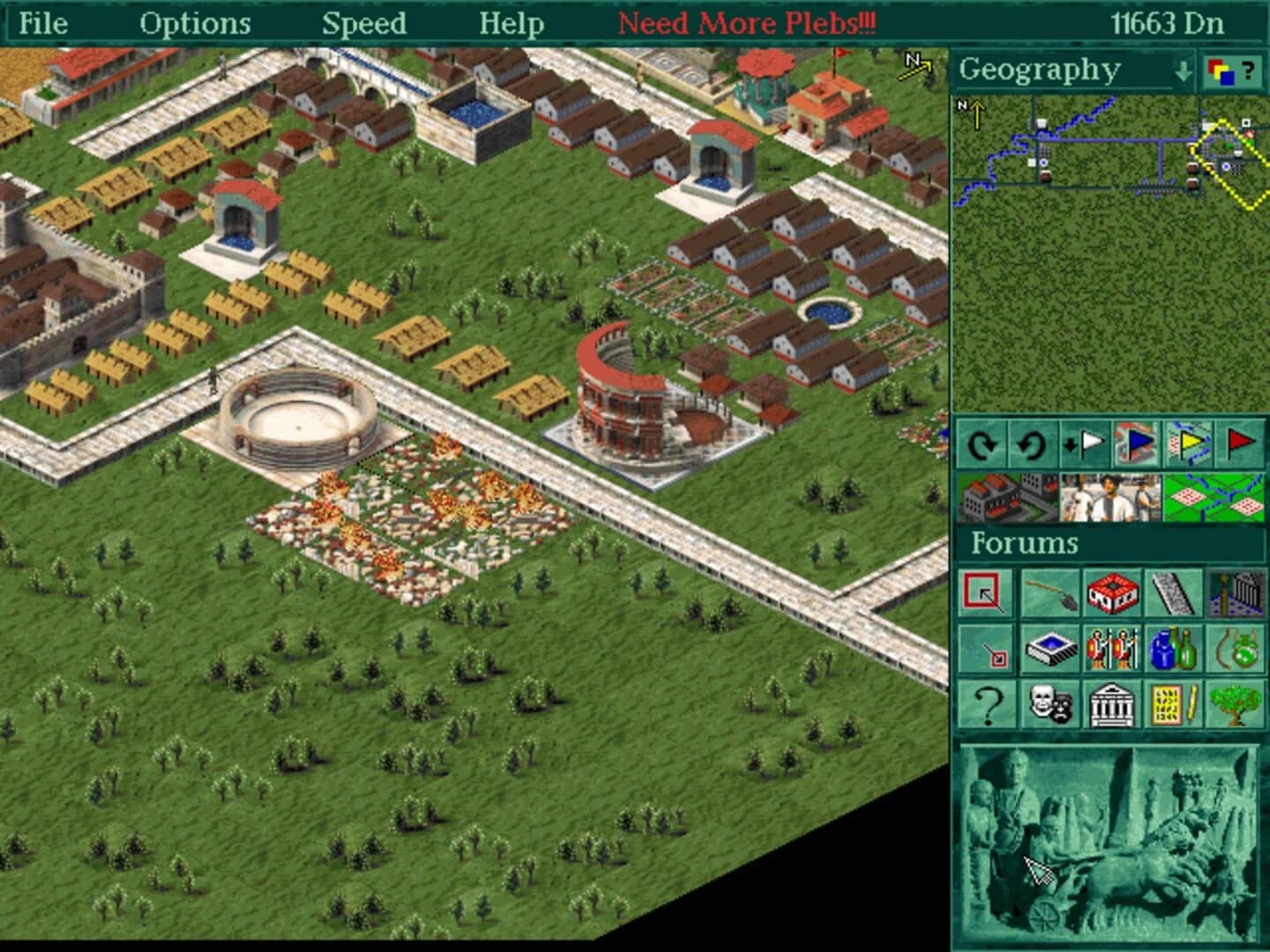Open the Options menu
This screenshot has height=952, width=1270.
pyautogui.click(x=196, y=23)
